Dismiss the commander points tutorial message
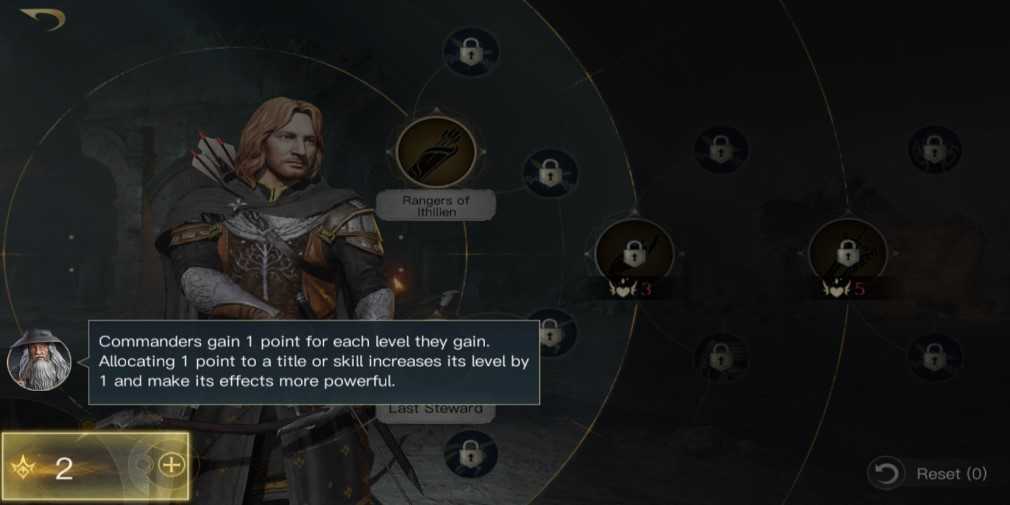The width and height of the screenshot is (1010, 505). pyautogui.click(x=314, y=361)
